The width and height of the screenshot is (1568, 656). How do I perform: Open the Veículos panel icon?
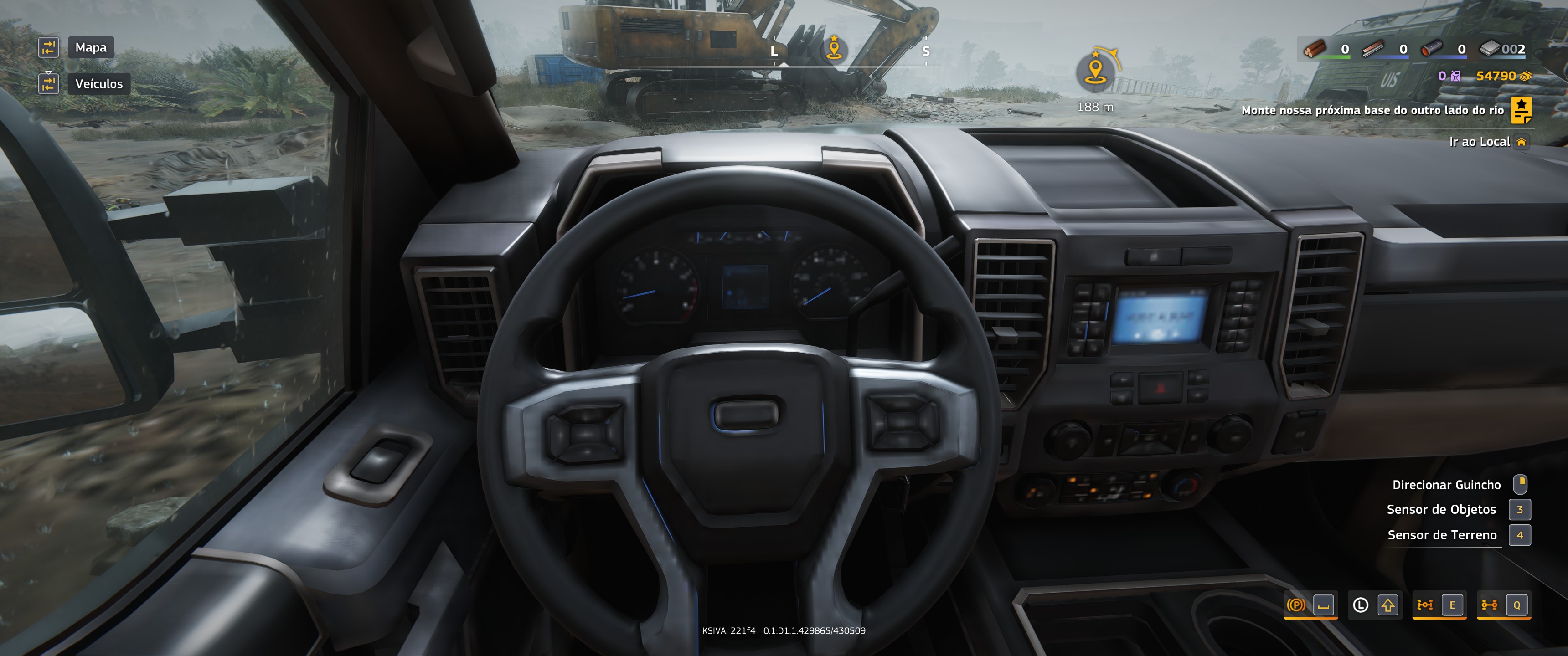48,83
